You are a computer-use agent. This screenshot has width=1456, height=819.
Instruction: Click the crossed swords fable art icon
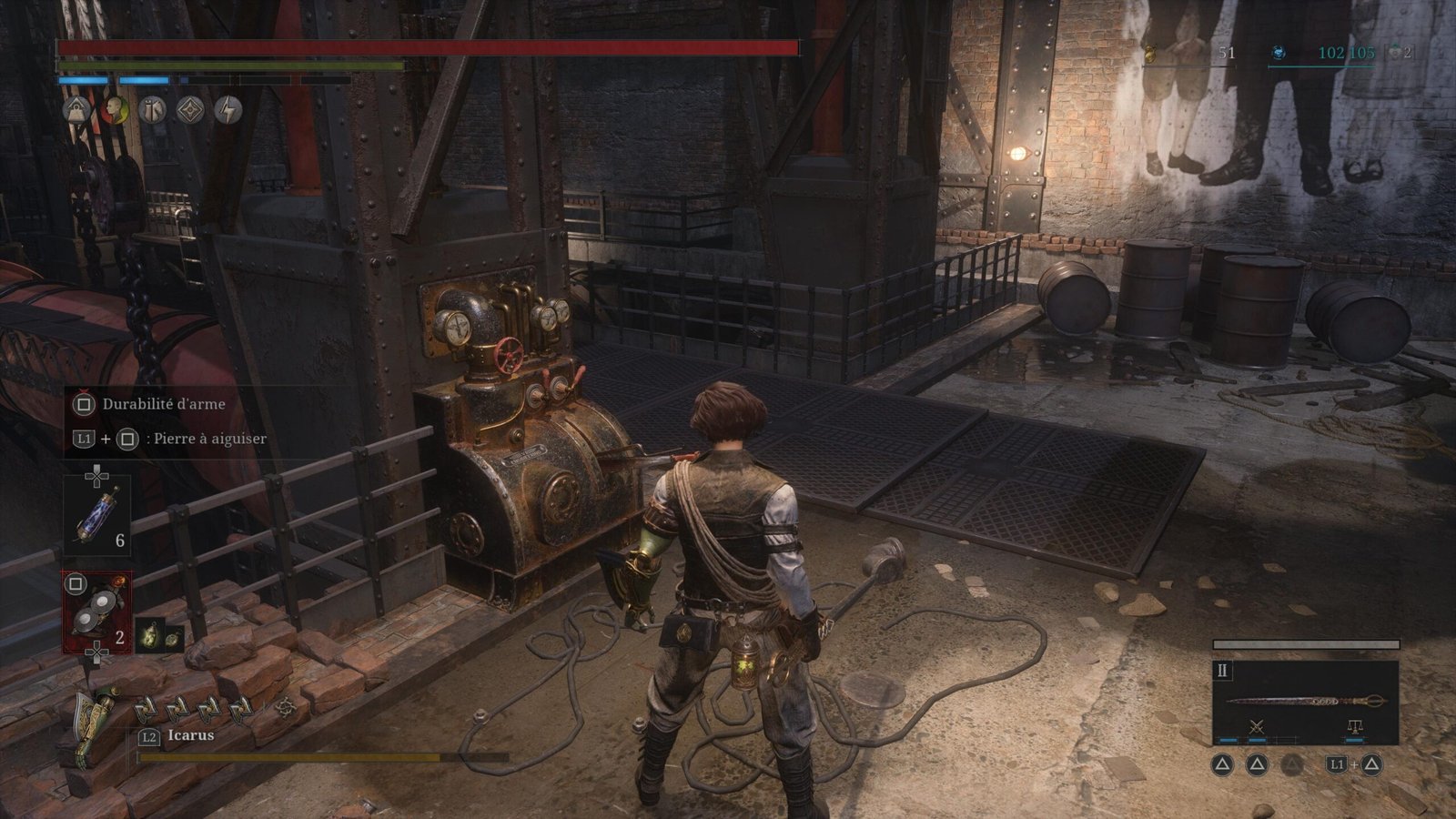[1257, 726]
